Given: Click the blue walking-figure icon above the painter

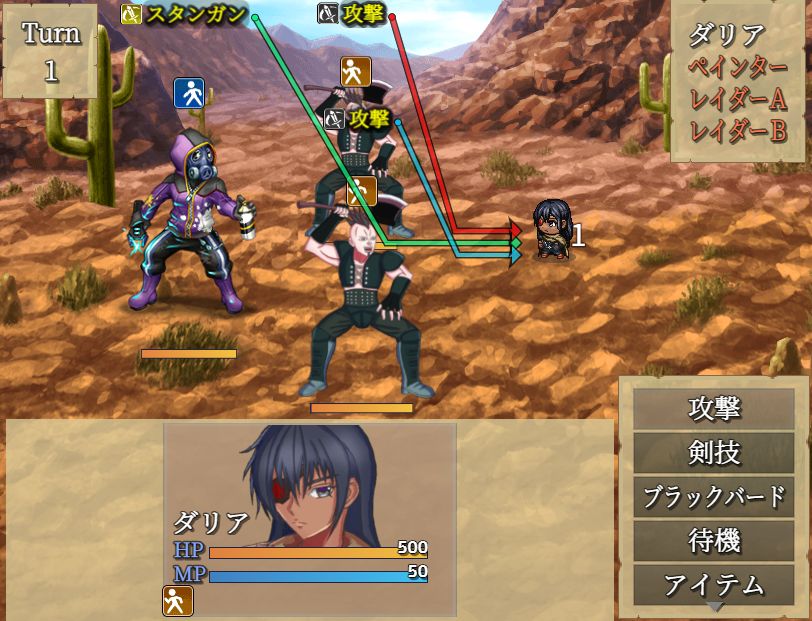Looking at the screenshot, I should 189,93.
